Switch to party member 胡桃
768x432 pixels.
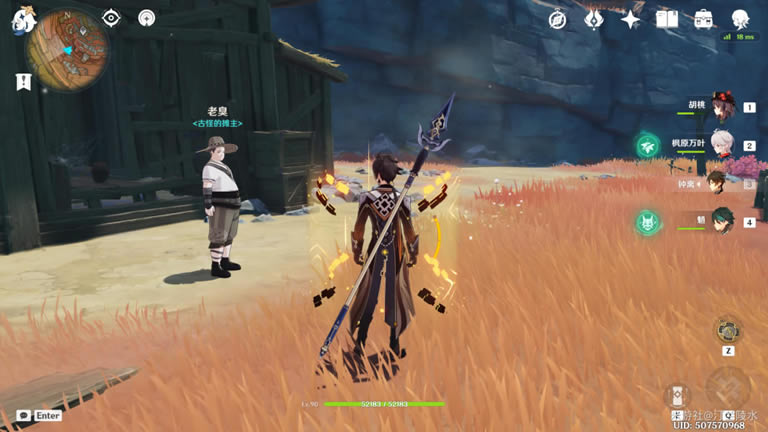tap(721, 108)
